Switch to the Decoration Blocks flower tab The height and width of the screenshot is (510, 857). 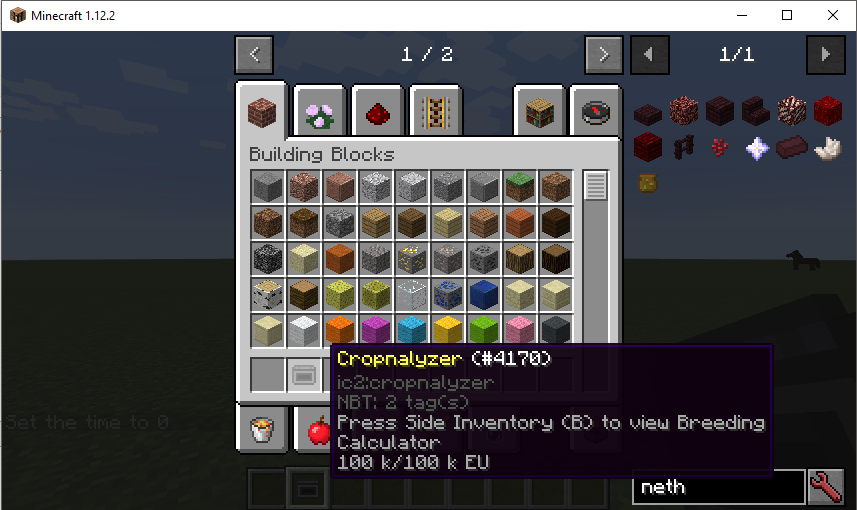(320, 111)
